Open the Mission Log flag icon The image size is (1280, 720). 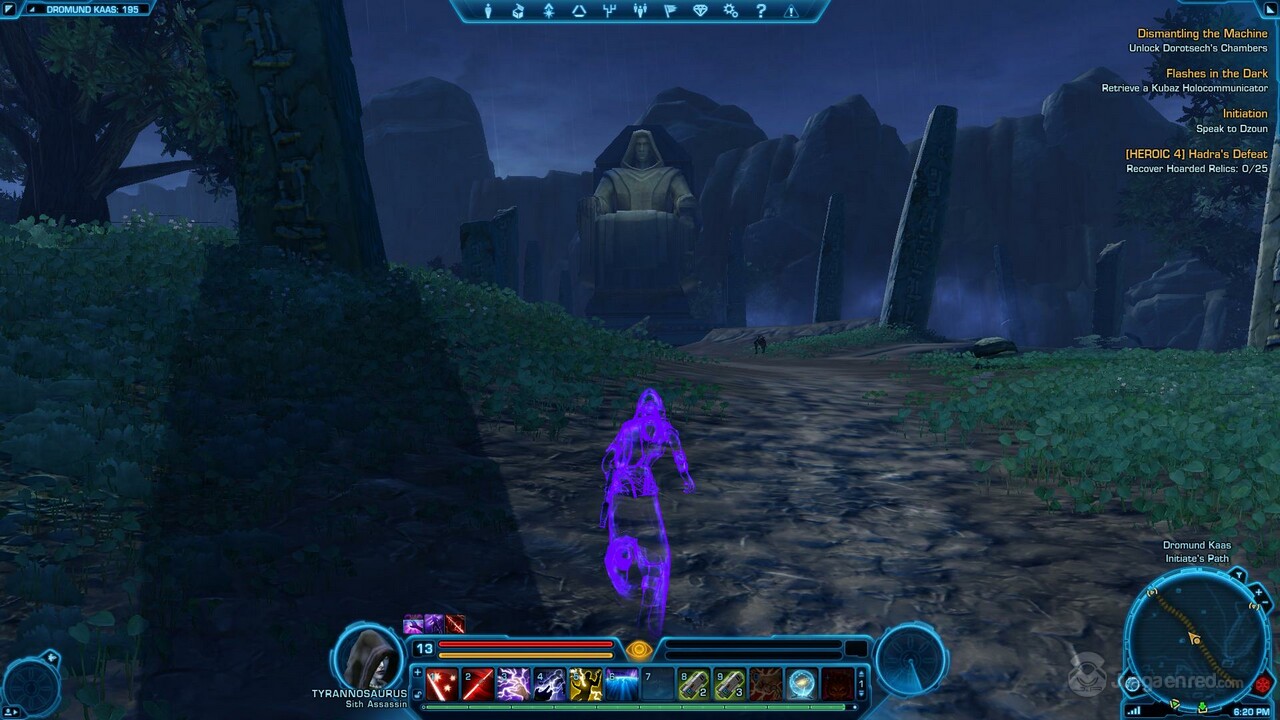pos(672,11)
